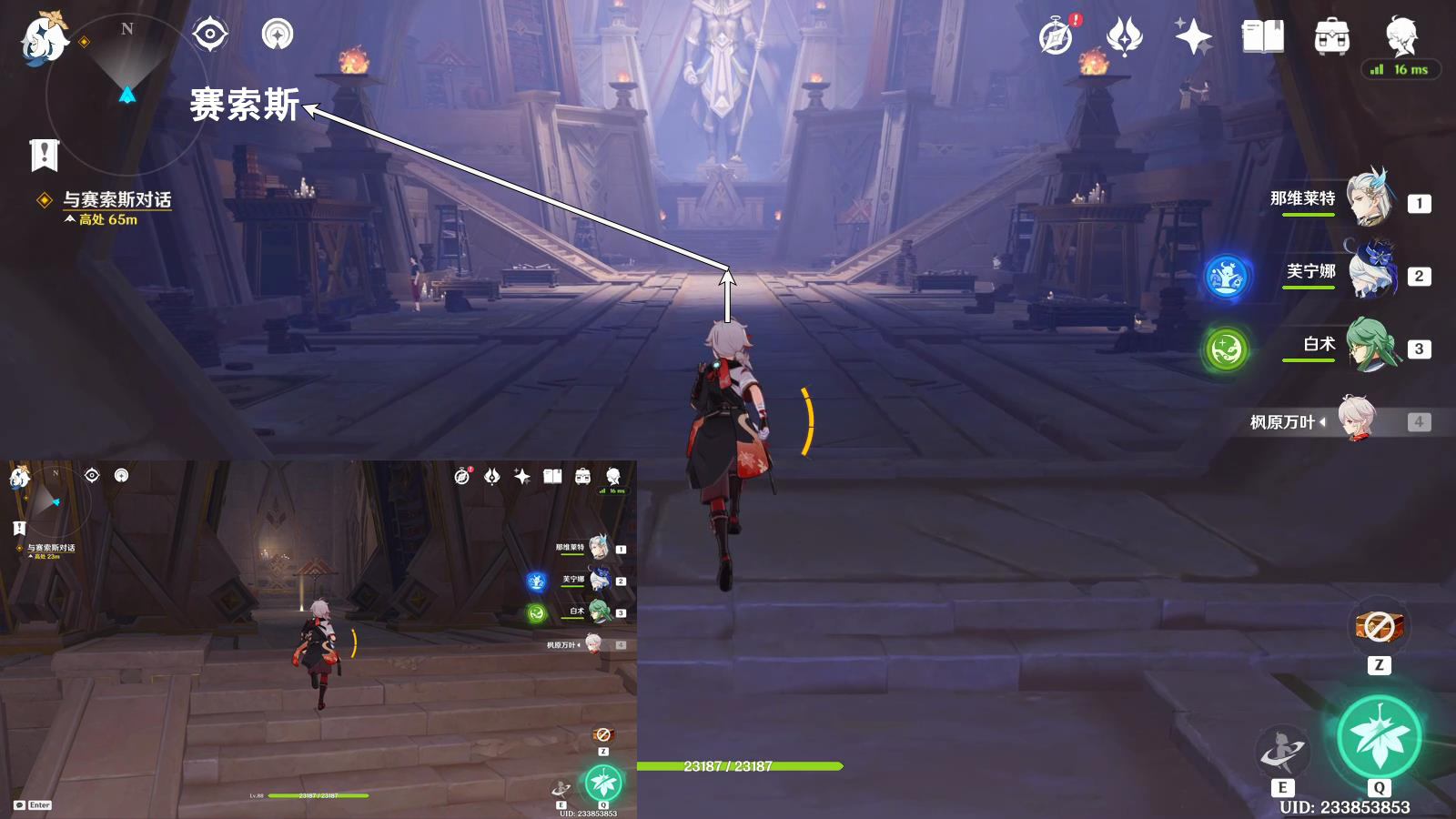Viewport: 1456px width, 819px height.
Task: Use the large elemental skill icon above E
Action: coord(1281,752)
